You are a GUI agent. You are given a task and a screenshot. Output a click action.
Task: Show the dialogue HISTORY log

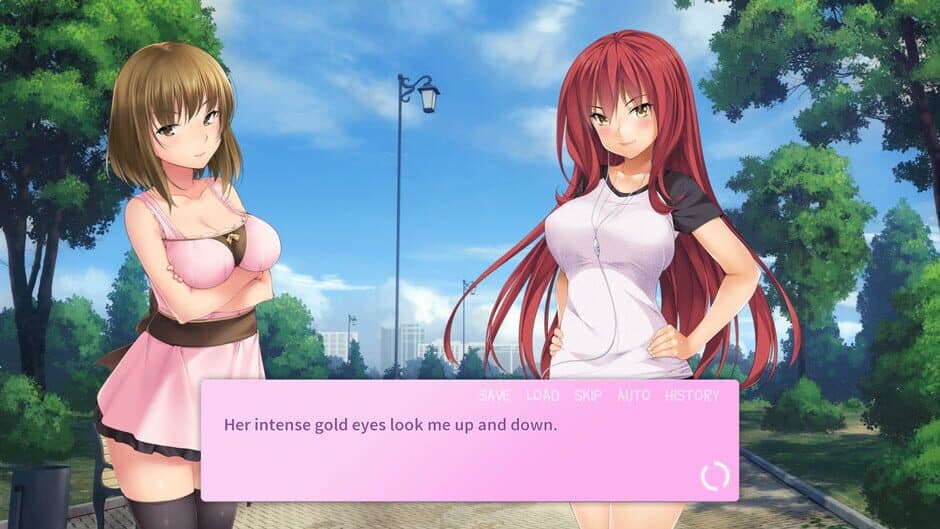point(692,395)
